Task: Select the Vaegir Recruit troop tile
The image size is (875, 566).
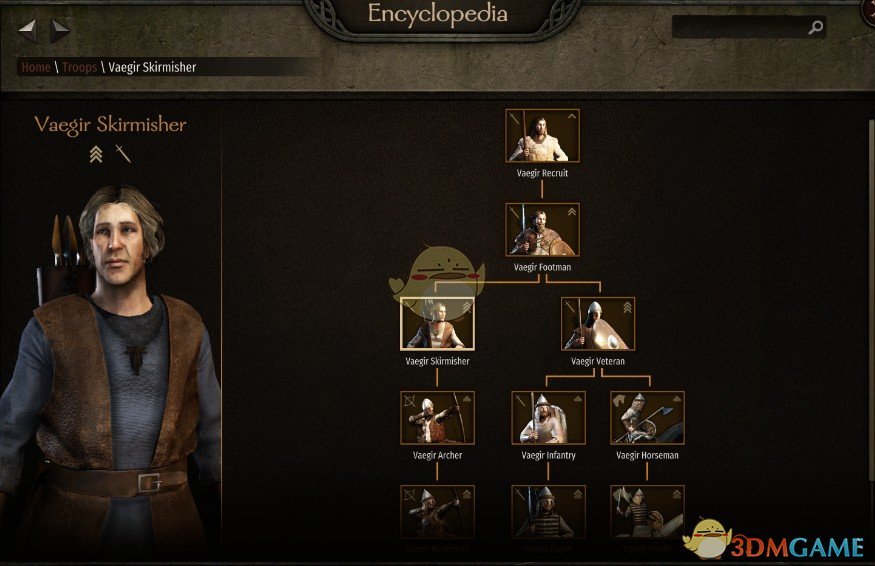Action: [542, 136]
